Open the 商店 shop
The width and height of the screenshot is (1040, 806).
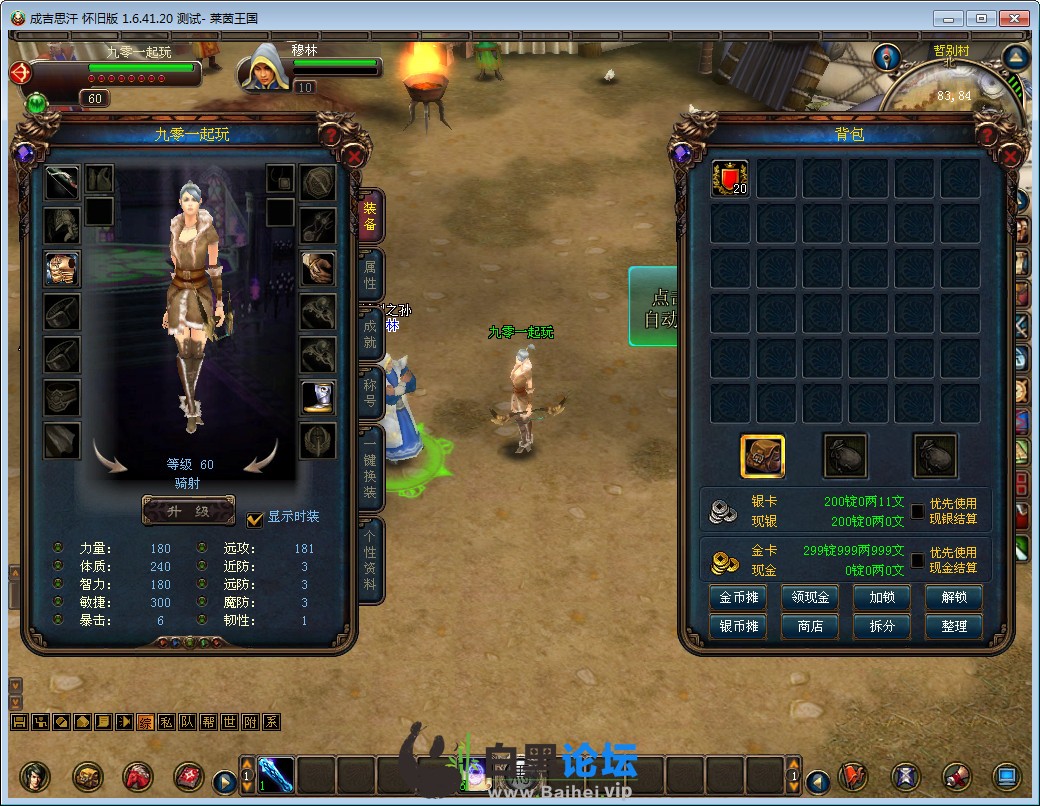[x=810, y=626]
